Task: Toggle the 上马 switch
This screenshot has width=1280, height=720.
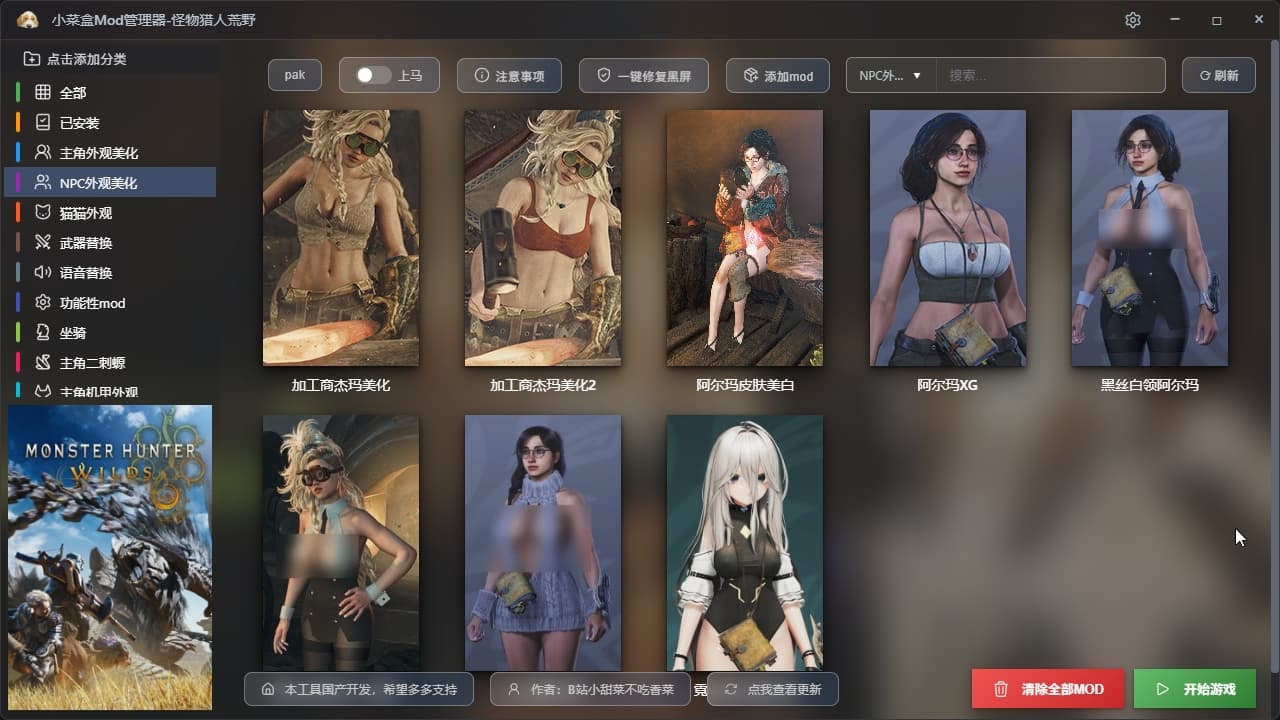Action: point(374,76)
